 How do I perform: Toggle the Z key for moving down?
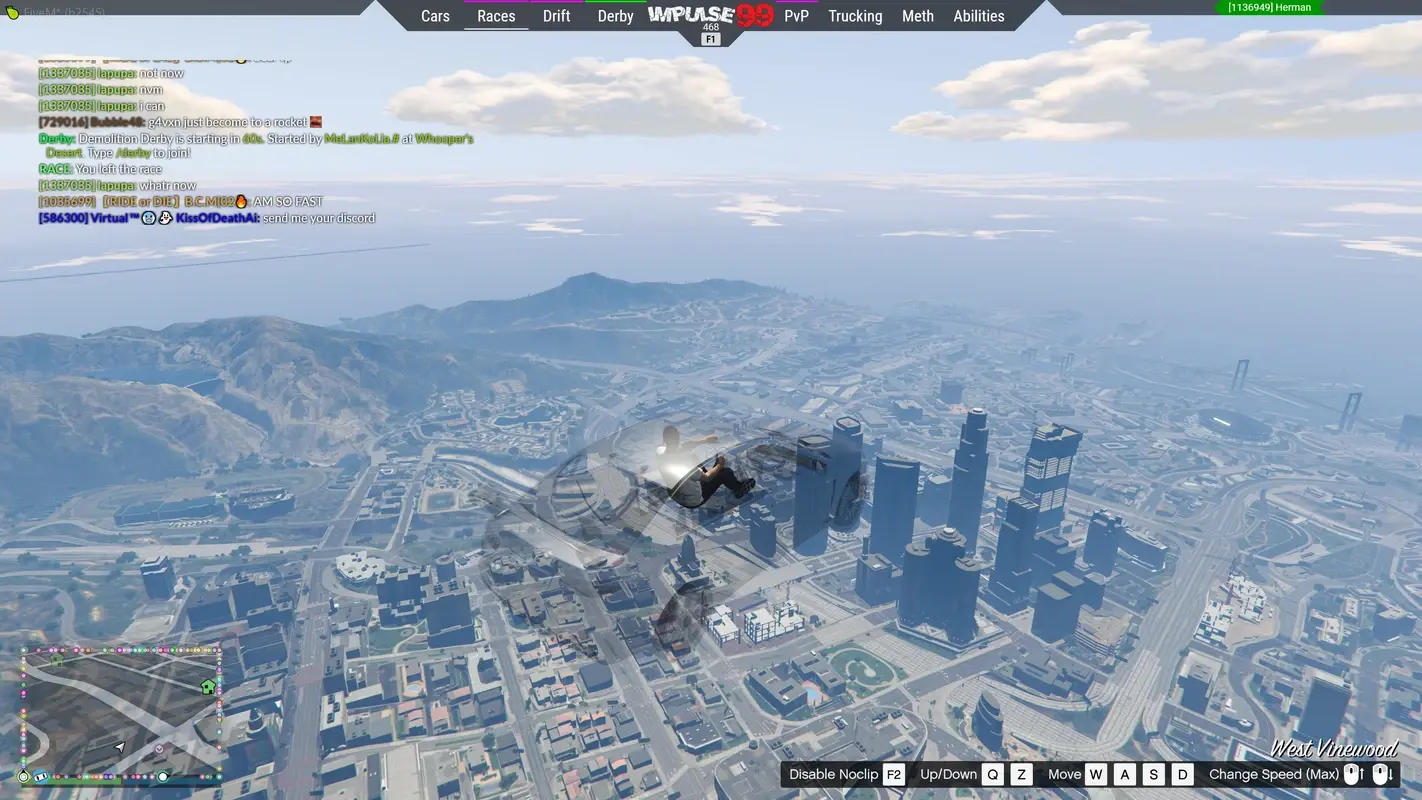(x=1020, y=773)
